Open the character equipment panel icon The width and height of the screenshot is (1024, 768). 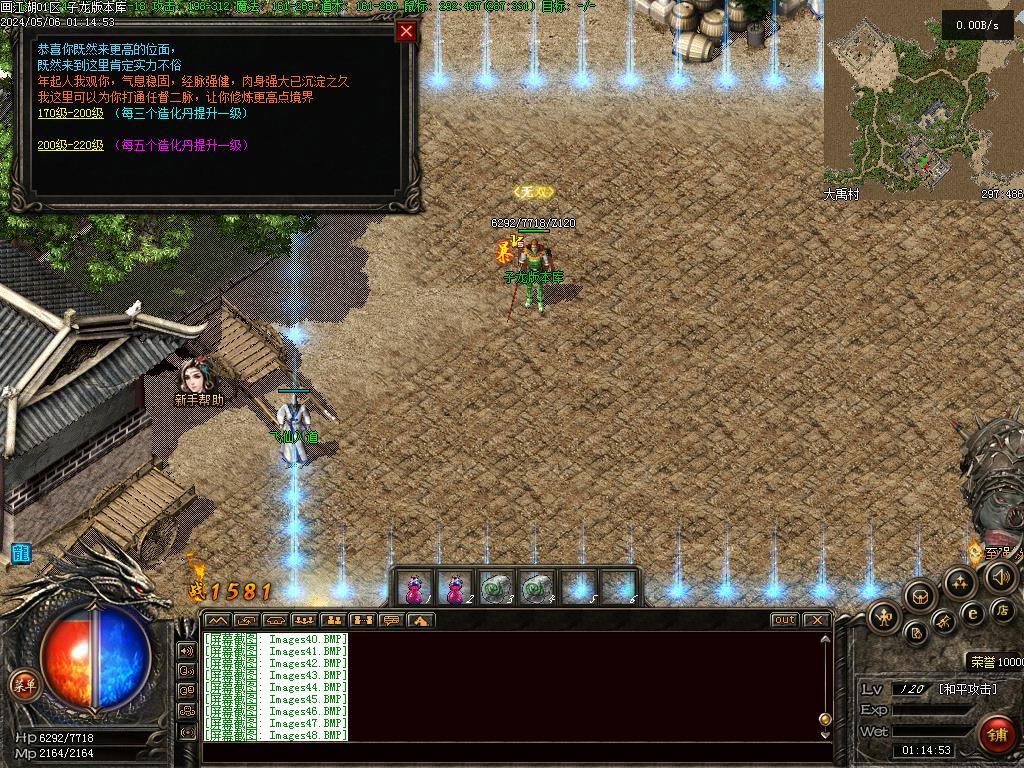885,617
